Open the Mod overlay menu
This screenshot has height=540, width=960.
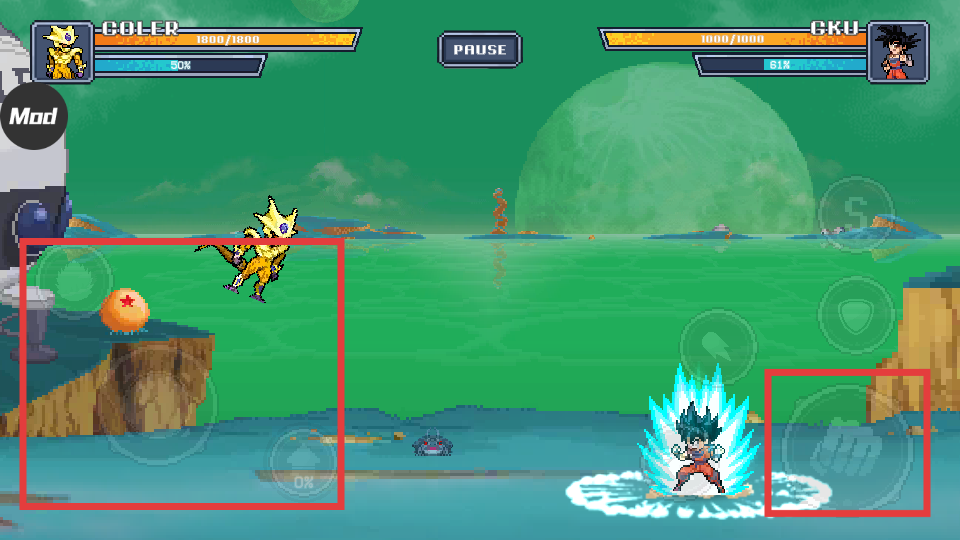tap(33, 117)
